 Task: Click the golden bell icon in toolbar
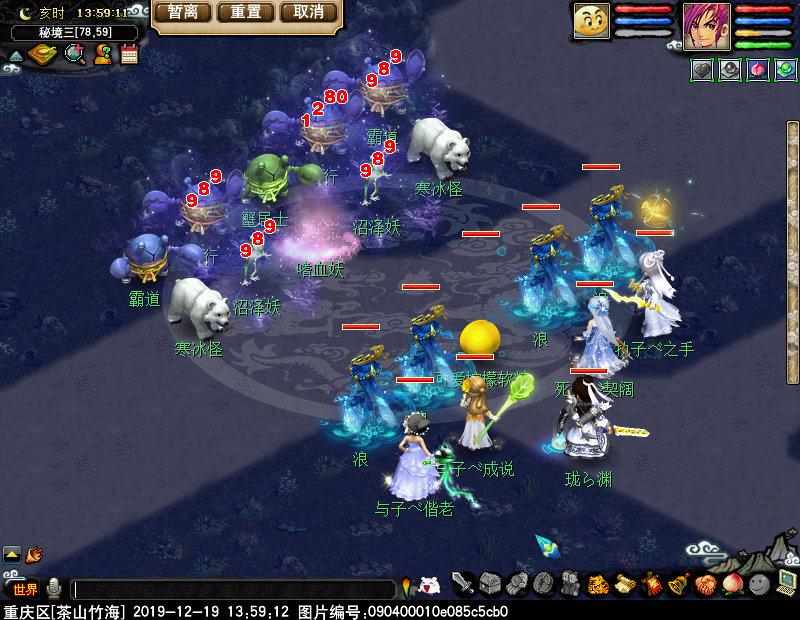[x=678, y=584]
